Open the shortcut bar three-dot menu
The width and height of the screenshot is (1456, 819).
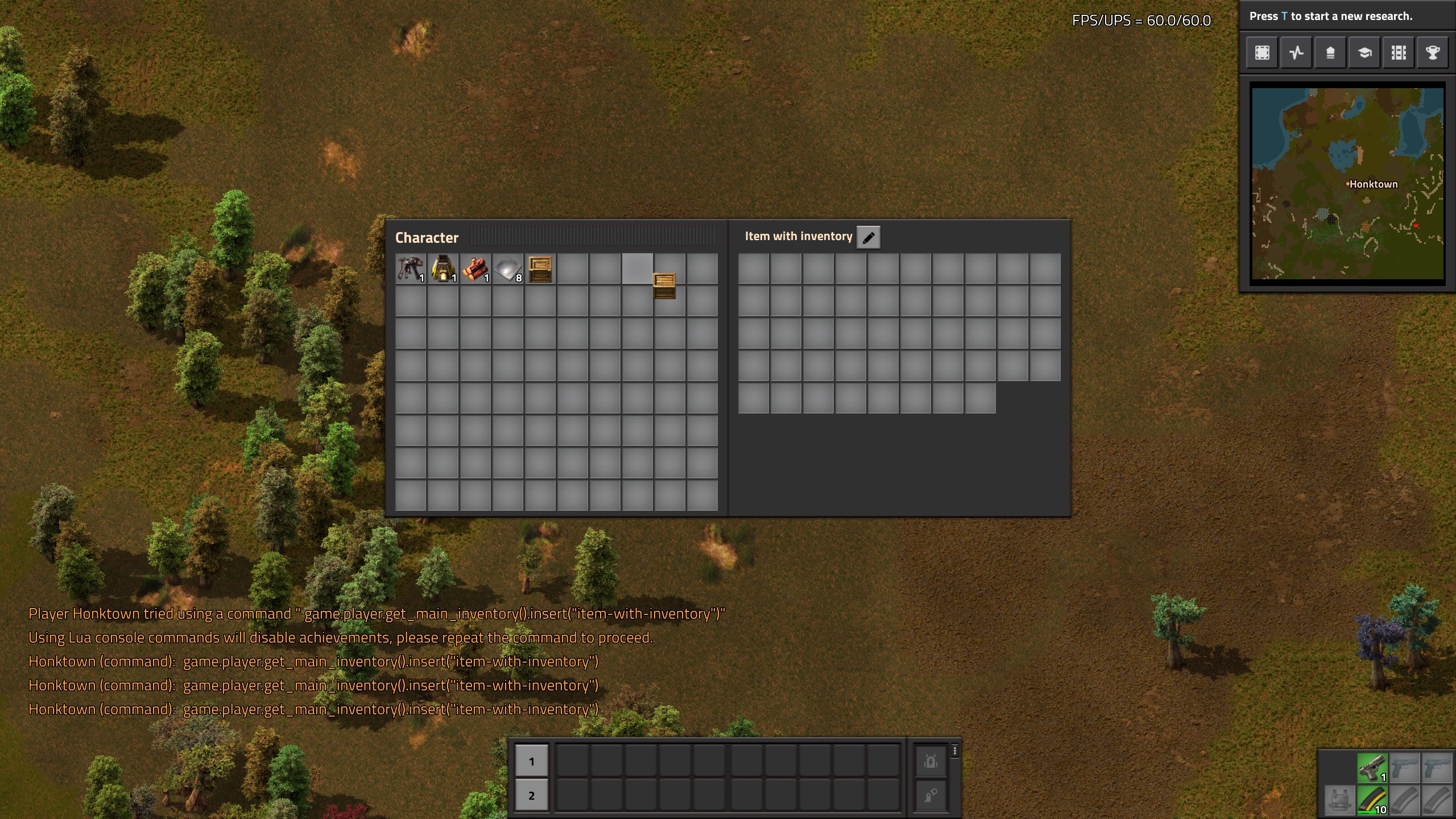955,751
